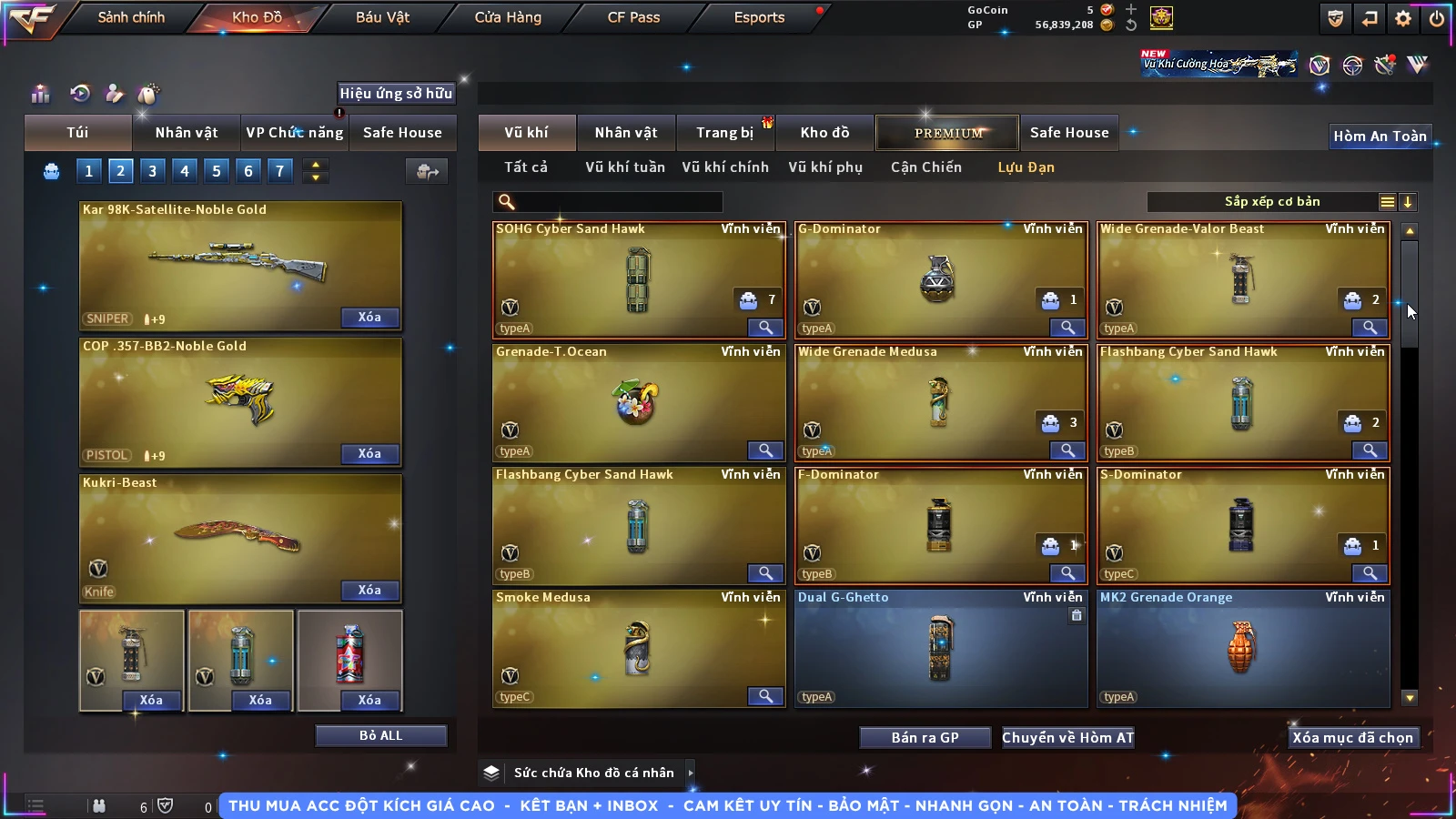The image size is (1456, 819).
Task: Open the Sảnh chính lobby menu
Action: point(131,17)
